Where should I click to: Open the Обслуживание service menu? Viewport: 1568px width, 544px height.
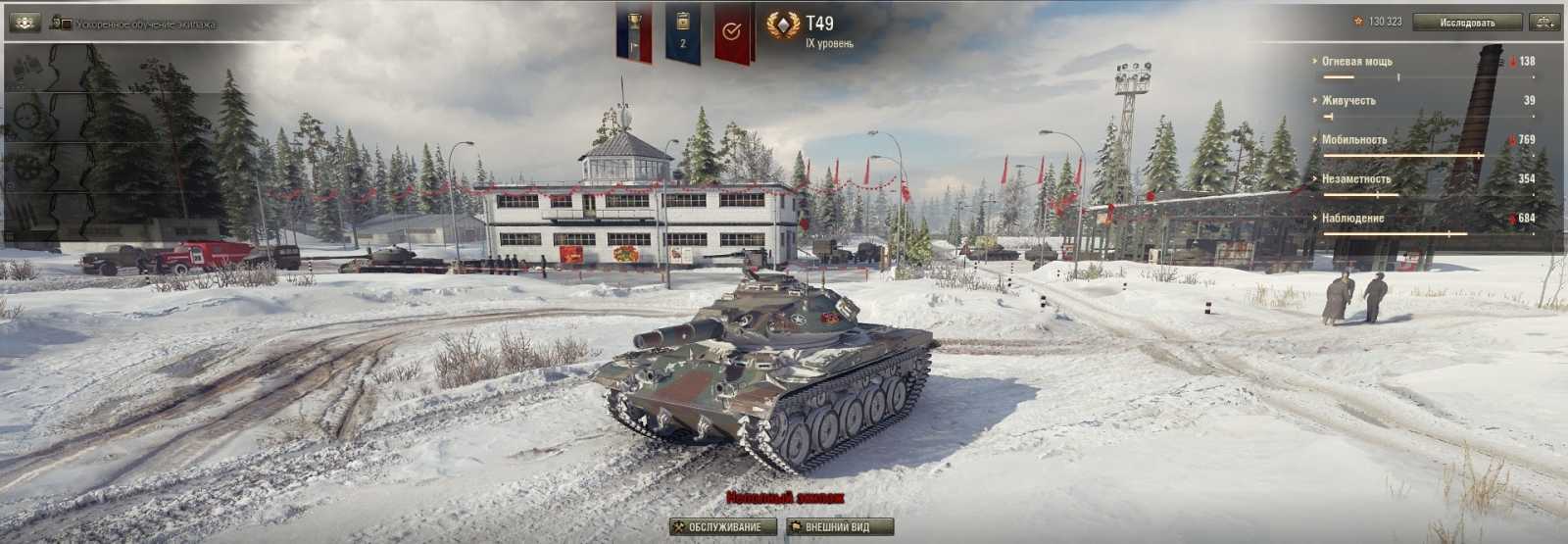[x=722, y=527]
